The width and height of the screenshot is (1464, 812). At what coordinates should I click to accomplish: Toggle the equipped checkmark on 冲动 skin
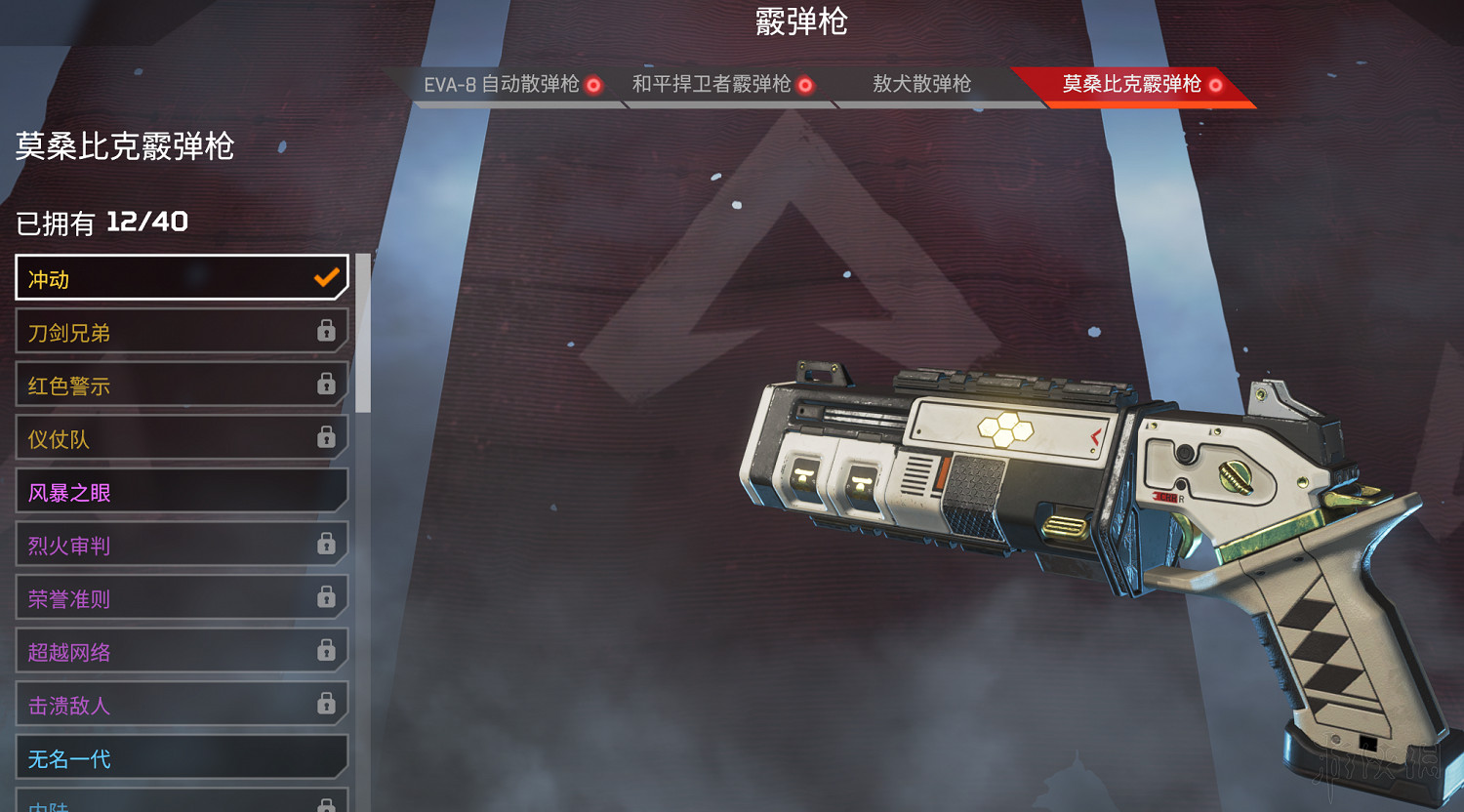[x=326, y=277]
